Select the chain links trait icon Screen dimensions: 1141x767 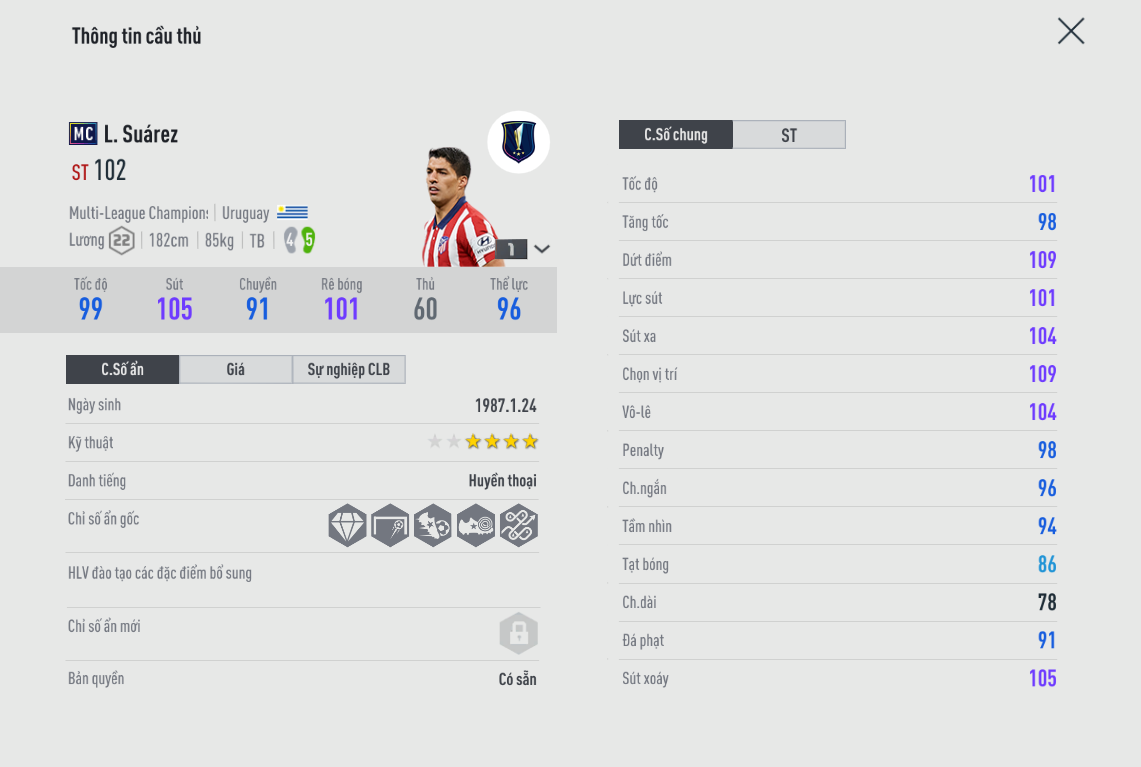coord(519,525)
